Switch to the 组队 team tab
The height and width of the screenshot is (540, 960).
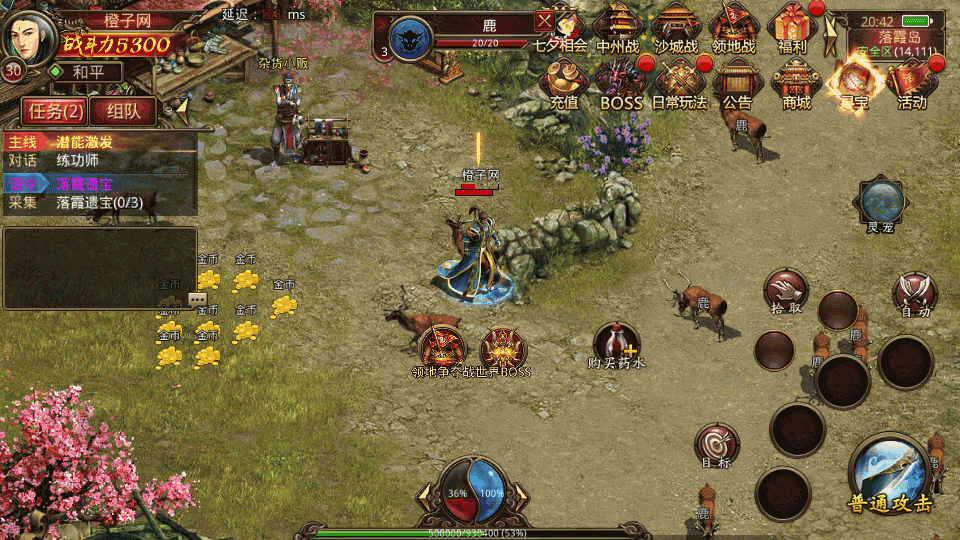coord(122,112)
